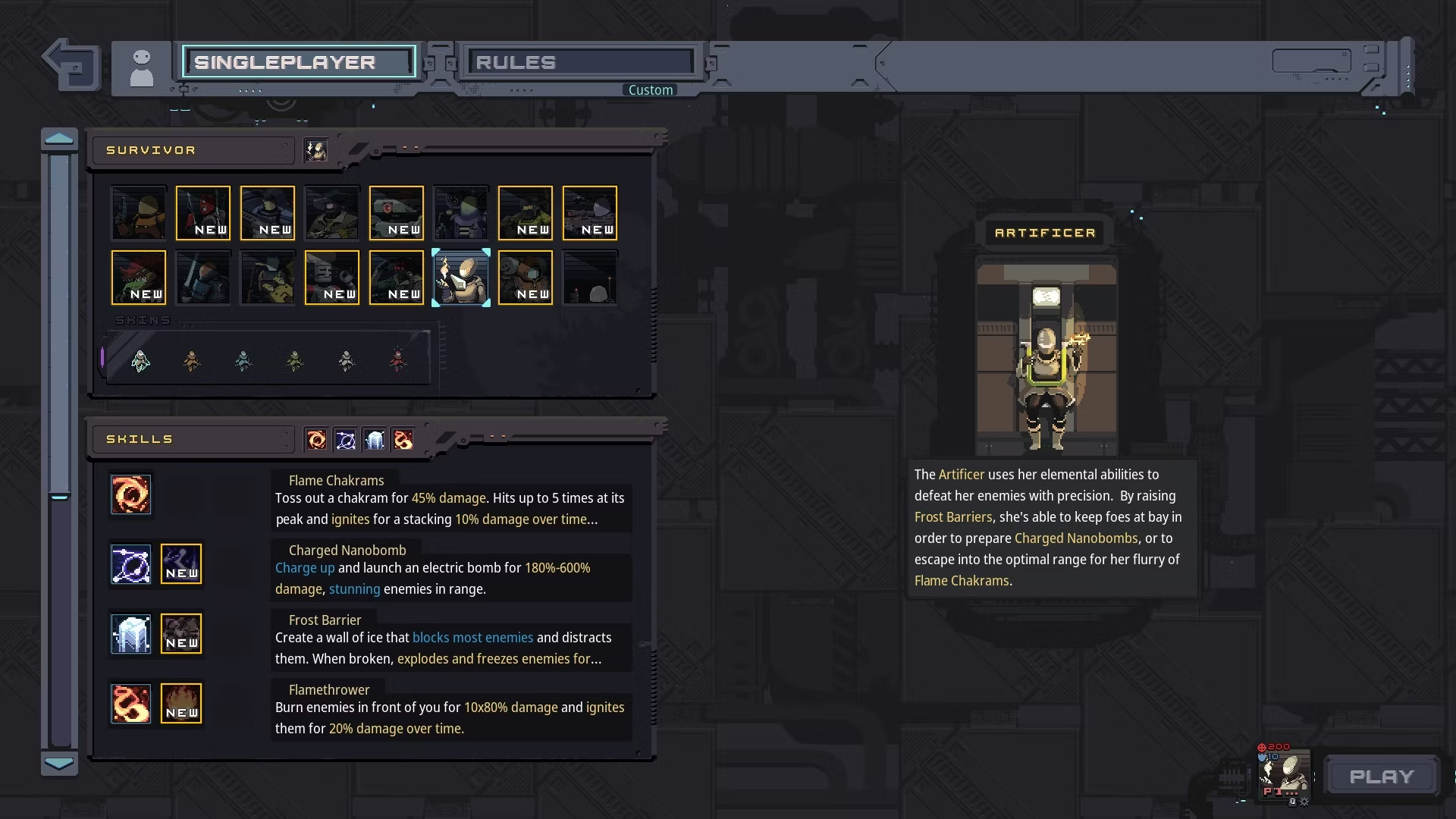The width and height of the screenshot is (1456, 819).
Task: Select the Frost Barrier skill icon
Action: tap(131, 634)
